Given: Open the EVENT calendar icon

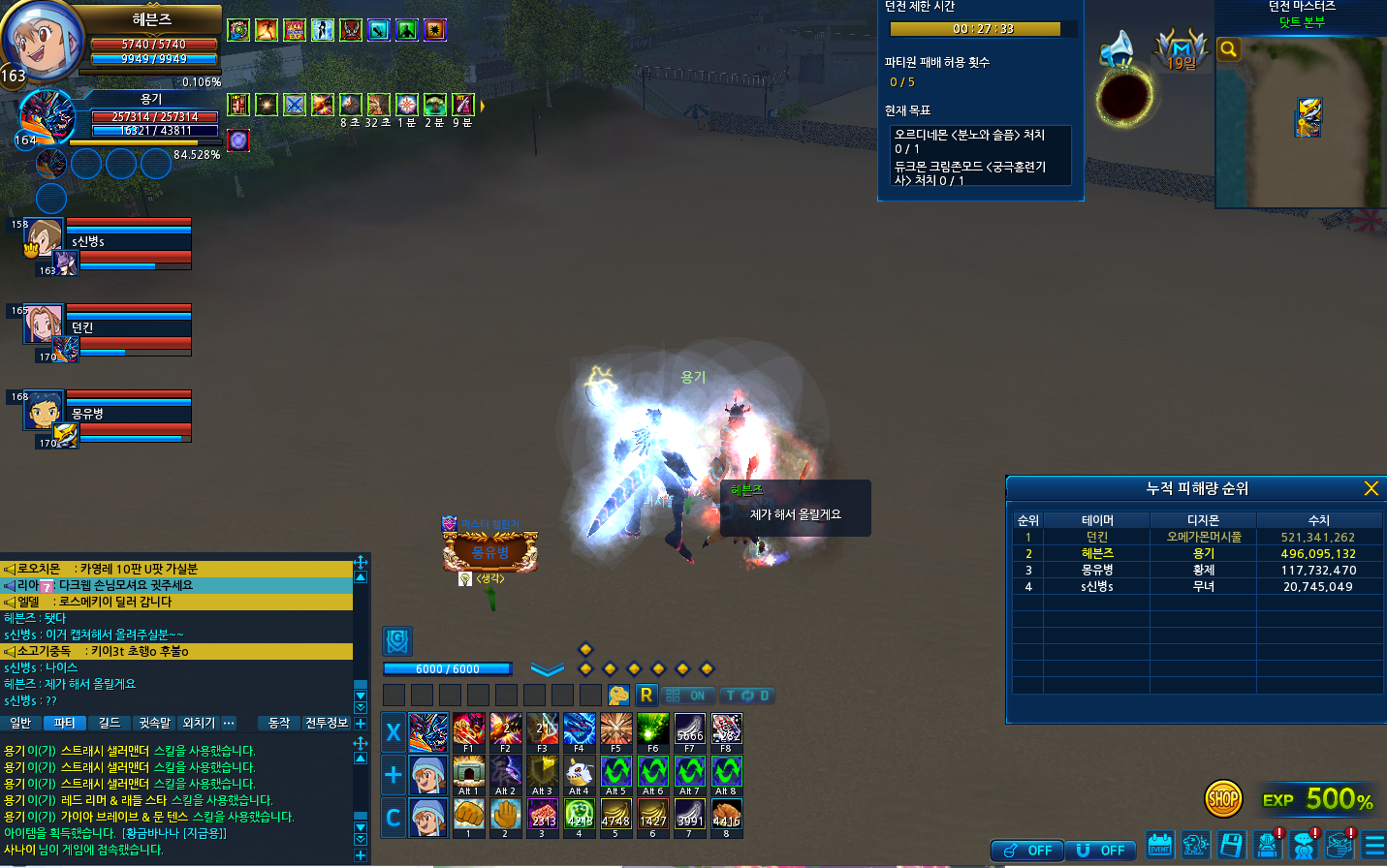Looking at the screenshot, I should coord(1159,845).
